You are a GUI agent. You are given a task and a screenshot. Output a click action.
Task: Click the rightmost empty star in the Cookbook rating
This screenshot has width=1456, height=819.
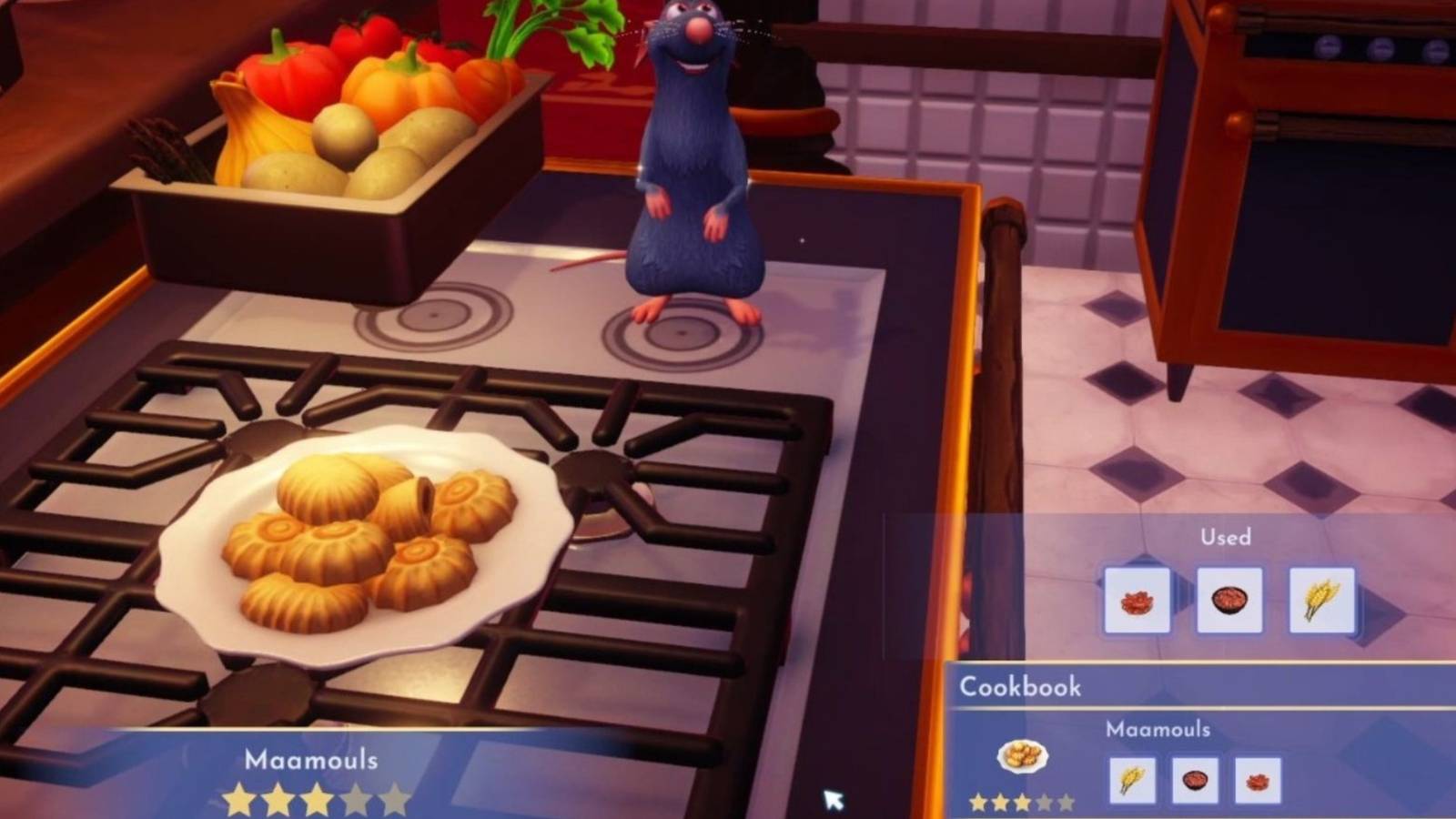coord(1067,803)
